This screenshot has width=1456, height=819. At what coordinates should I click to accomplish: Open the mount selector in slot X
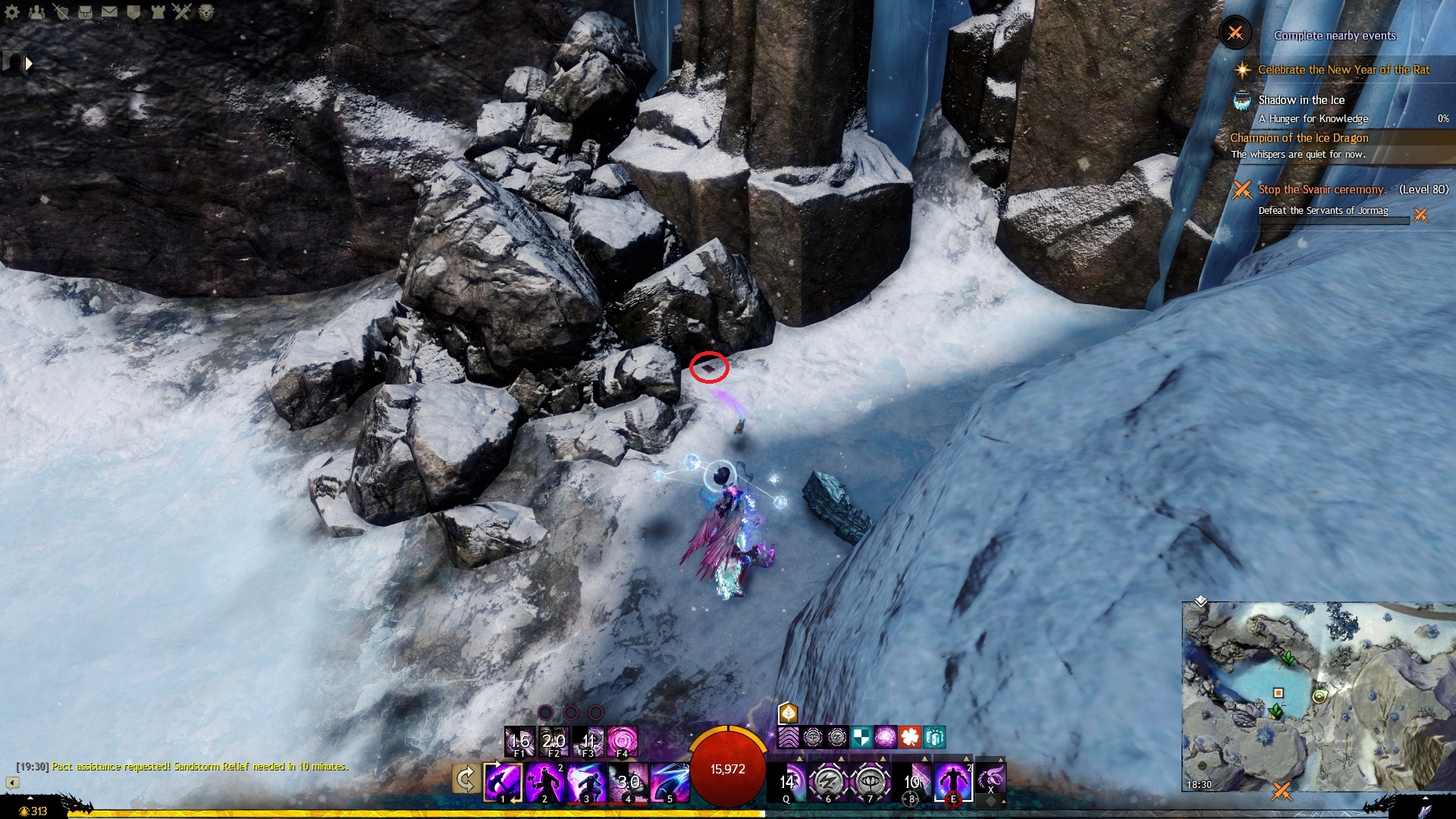point(990,779)
